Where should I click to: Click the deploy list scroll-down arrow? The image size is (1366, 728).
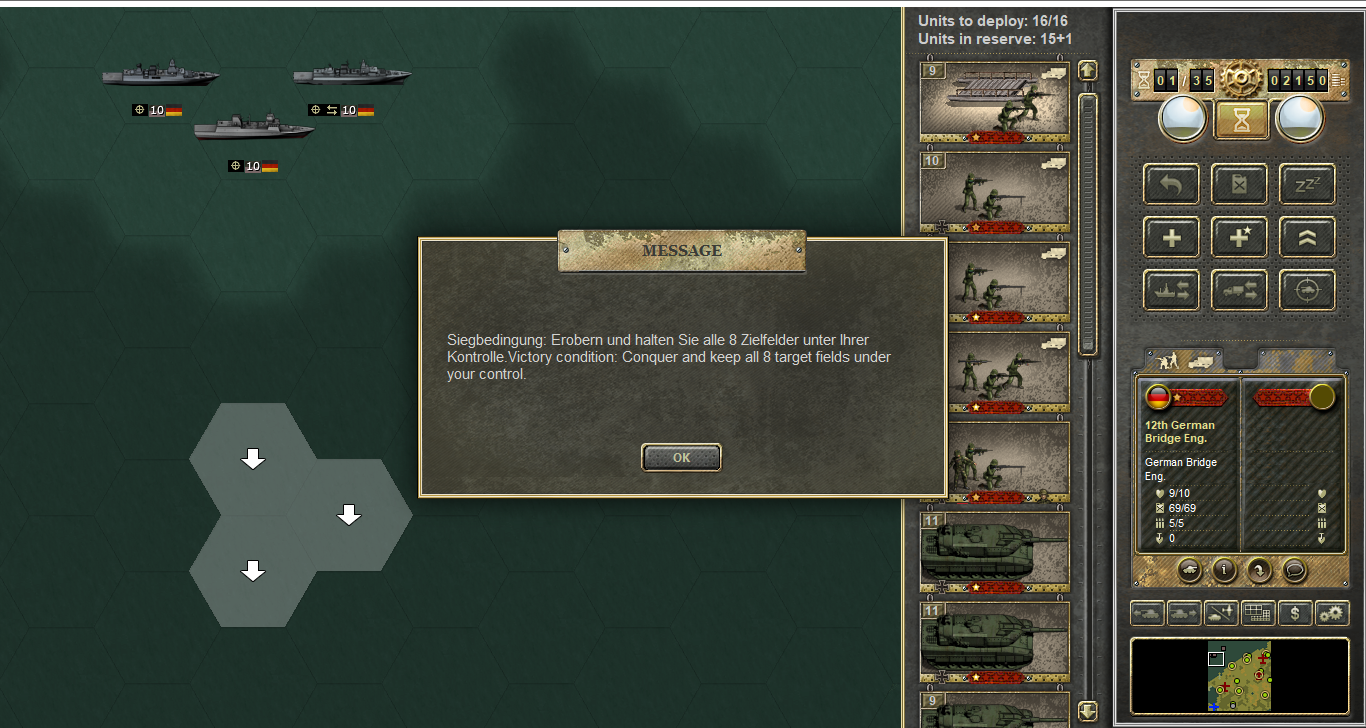point(1087,711)
